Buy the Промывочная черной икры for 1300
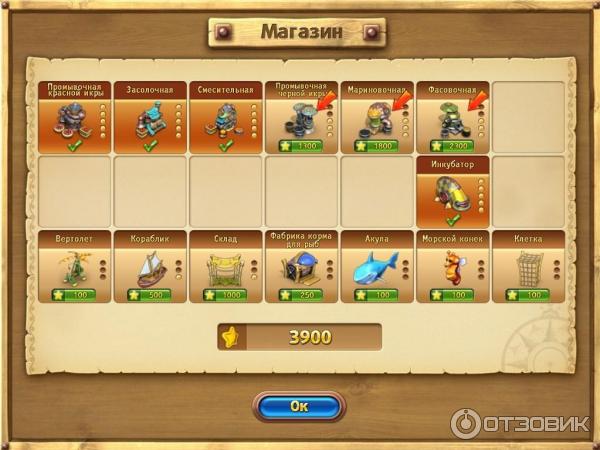Image resolution: width=600 pixels, height=450 pixels. pos(302,118)
